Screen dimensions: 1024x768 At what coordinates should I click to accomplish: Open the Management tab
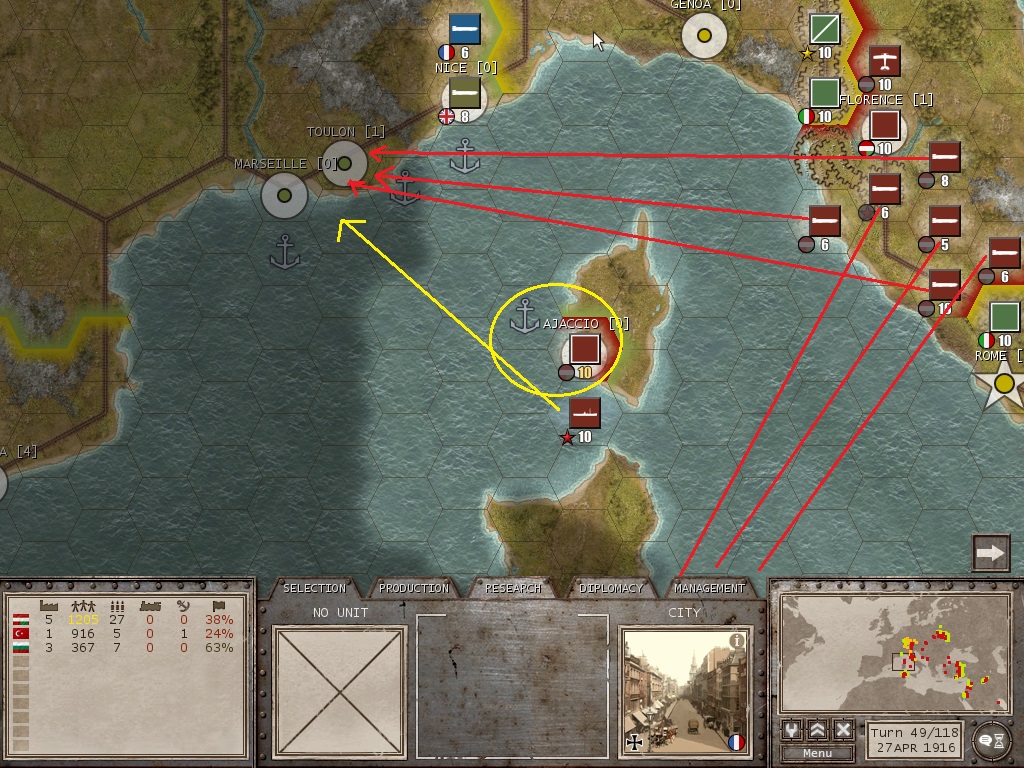pos(710,588)
